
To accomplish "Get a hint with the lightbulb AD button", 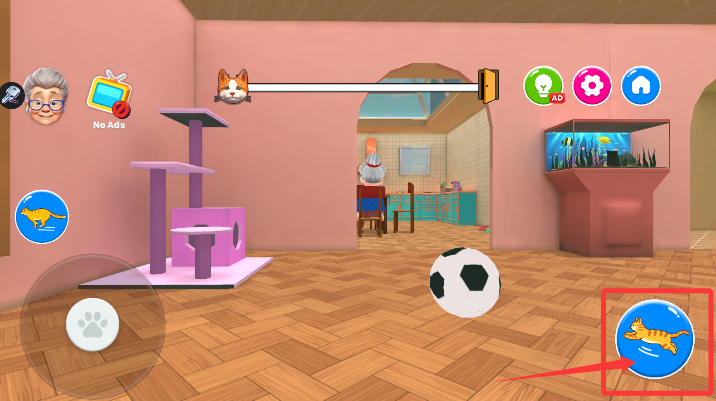I will pos(544,86).
